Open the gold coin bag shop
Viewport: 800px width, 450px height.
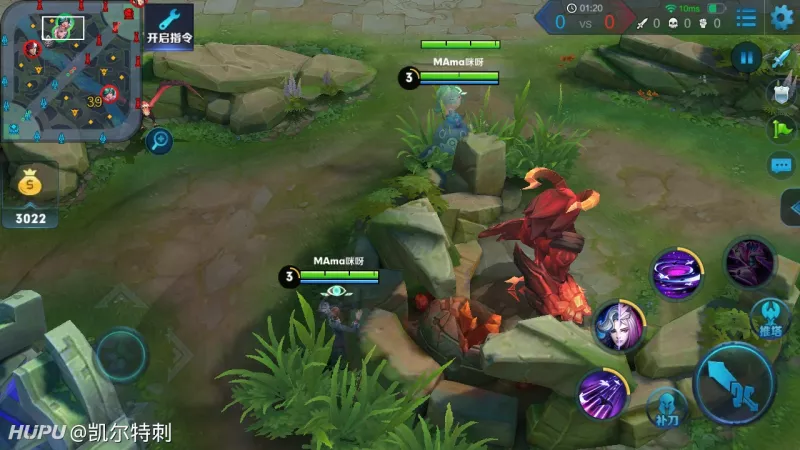pyautogui.click(x=29, y=185)
